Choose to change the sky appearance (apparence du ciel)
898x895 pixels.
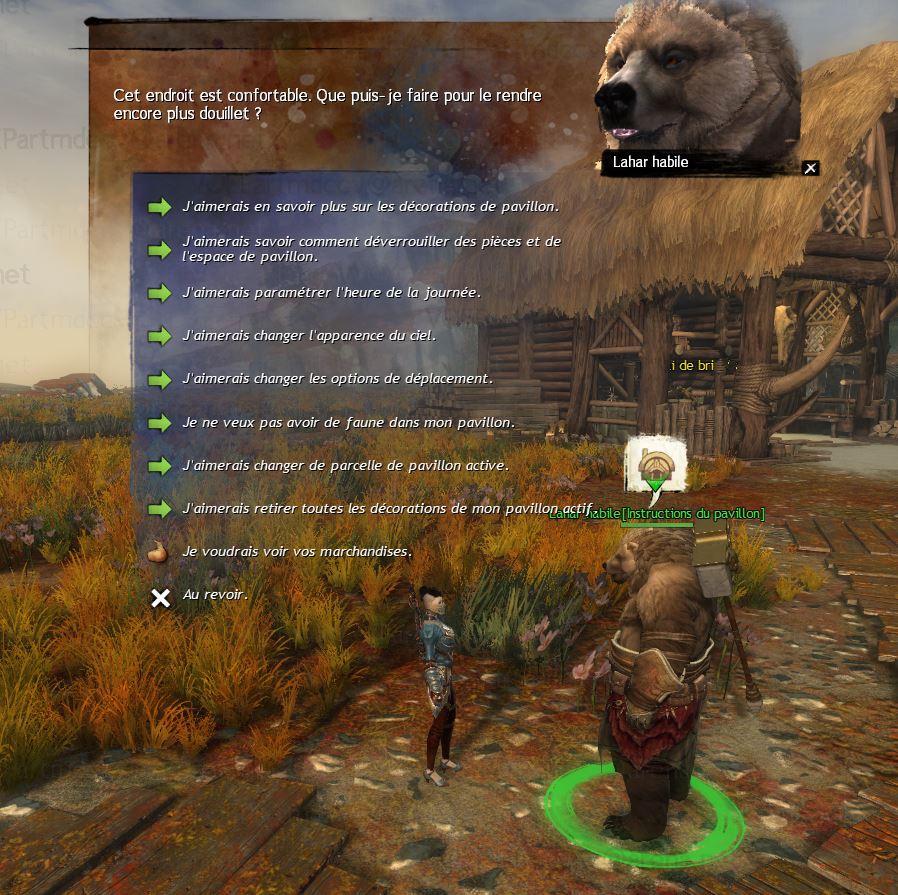(309, 336)
